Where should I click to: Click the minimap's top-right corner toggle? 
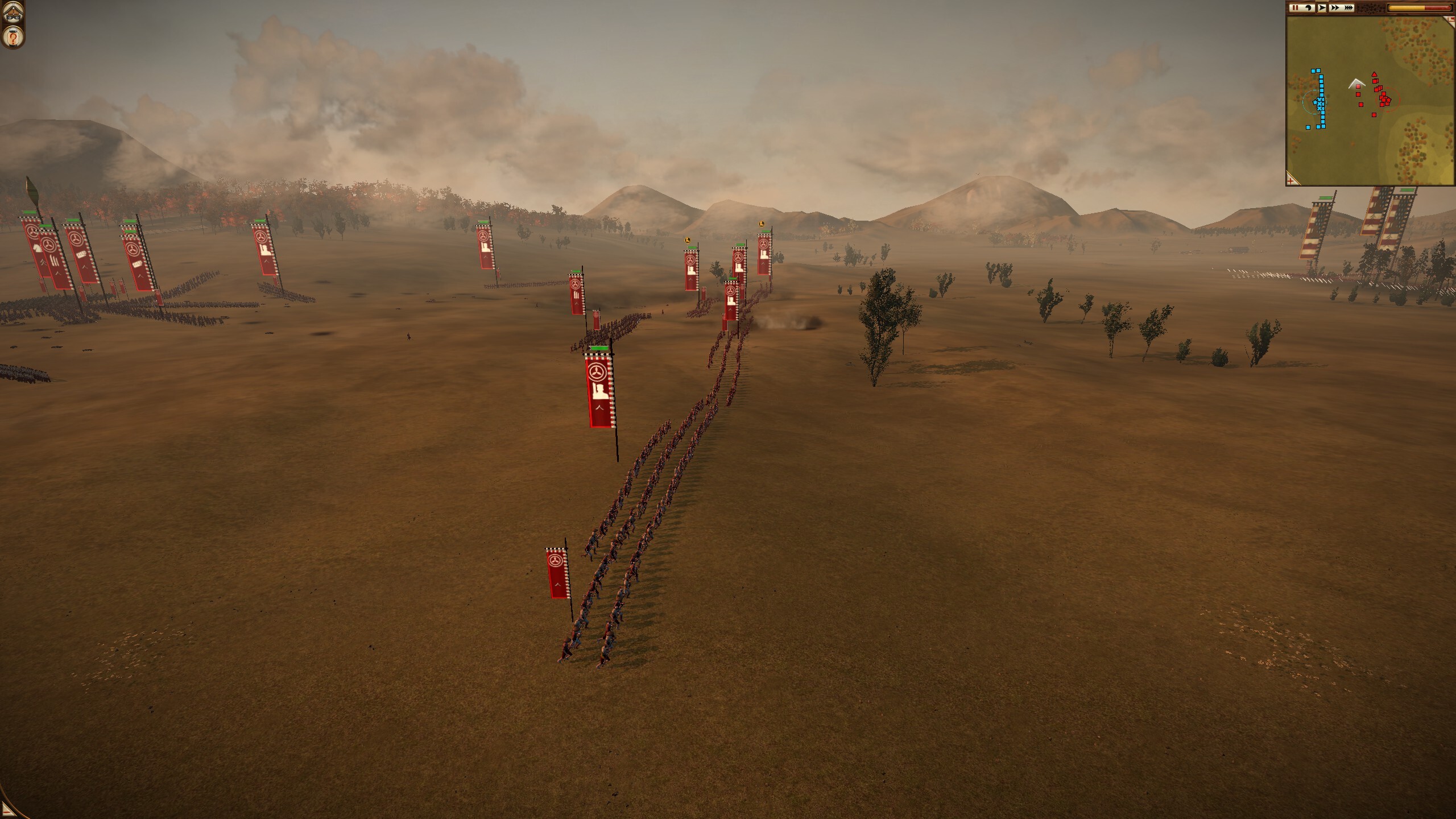(x=1450, y=20)
